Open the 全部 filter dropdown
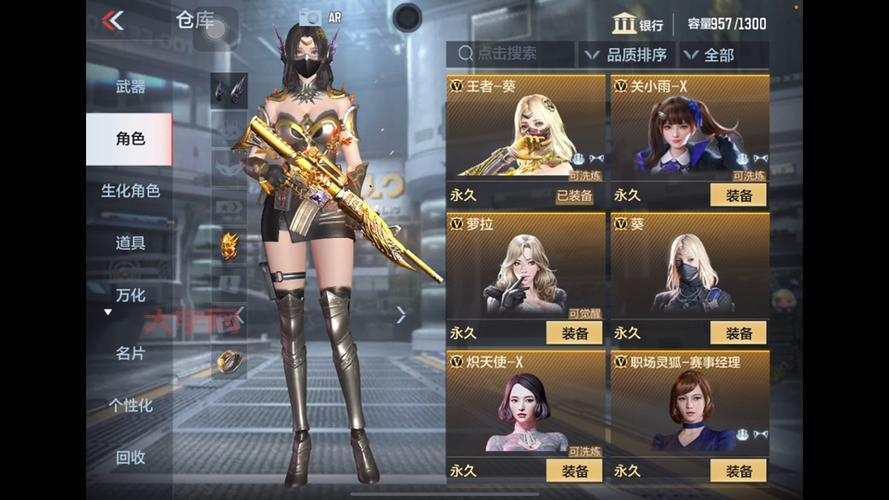The image size is (889, 500). coord(716,54)
